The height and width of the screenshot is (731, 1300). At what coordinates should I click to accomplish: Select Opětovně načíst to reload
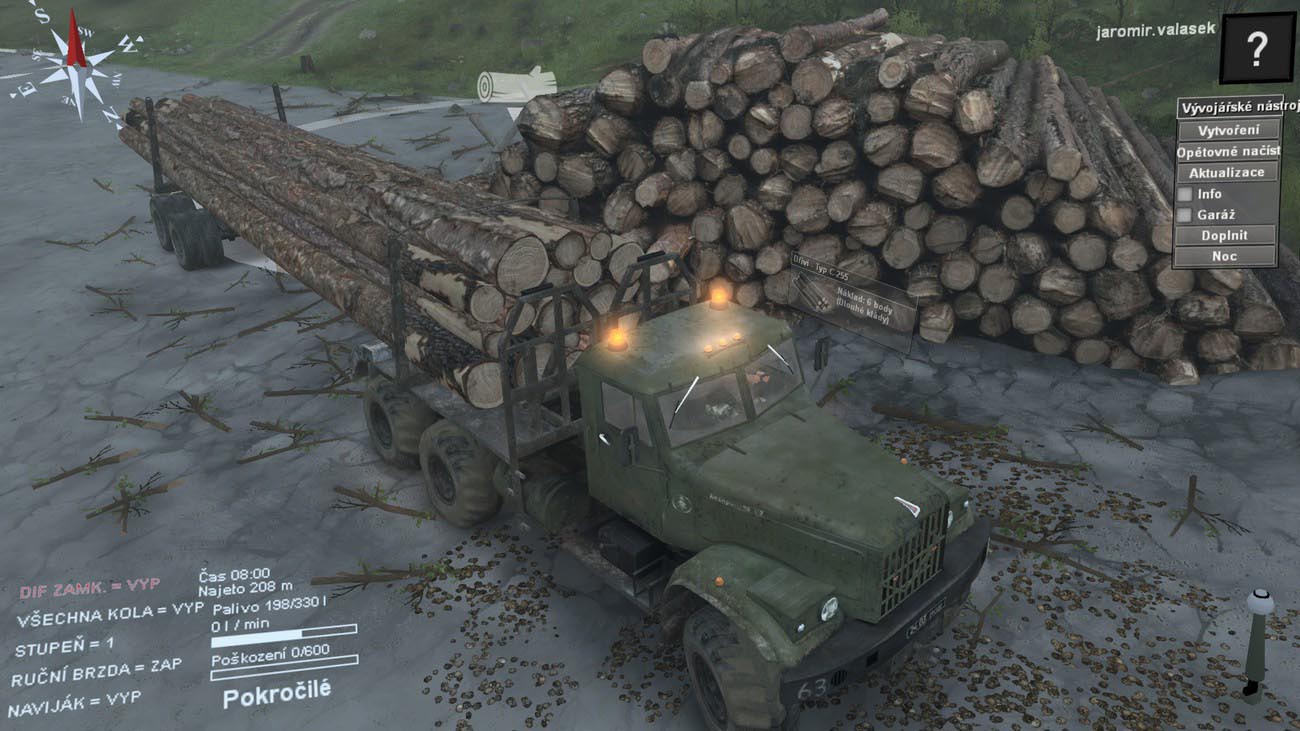coord(1227,152)
